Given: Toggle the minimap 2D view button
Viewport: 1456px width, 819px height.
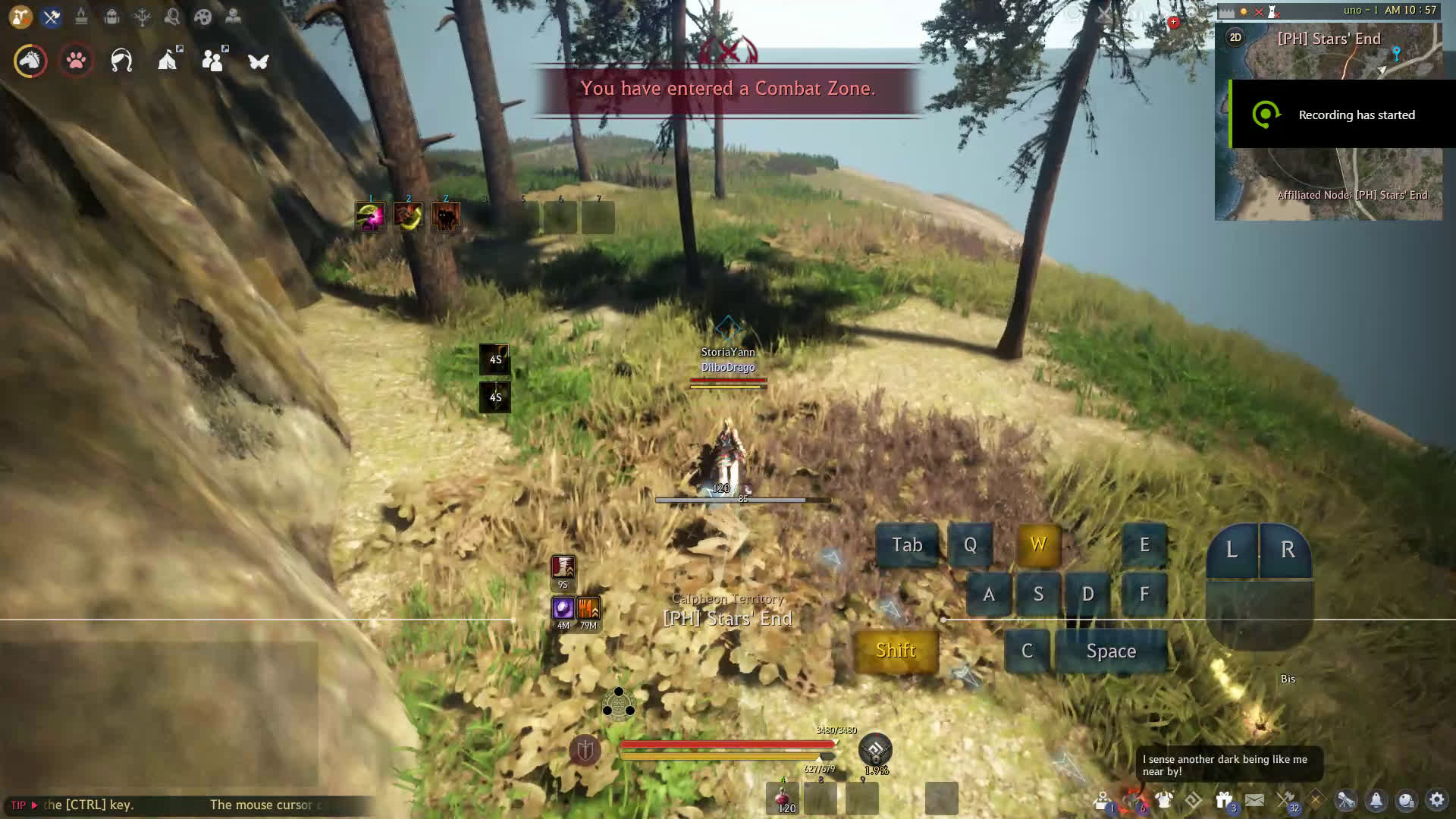Looking at the screenshot, I should (x=1235, y=37).
